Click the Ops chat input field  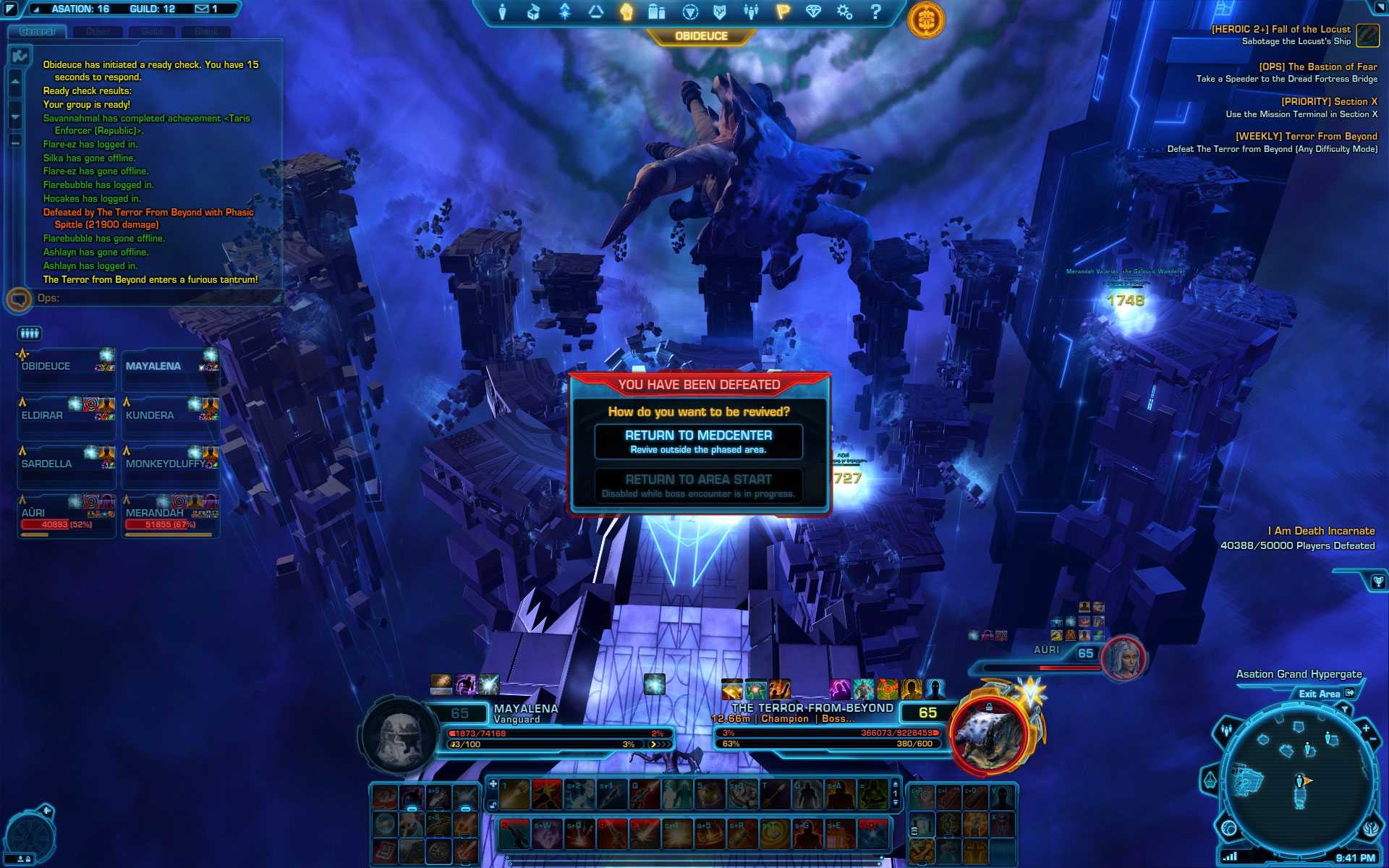point(159,298)
